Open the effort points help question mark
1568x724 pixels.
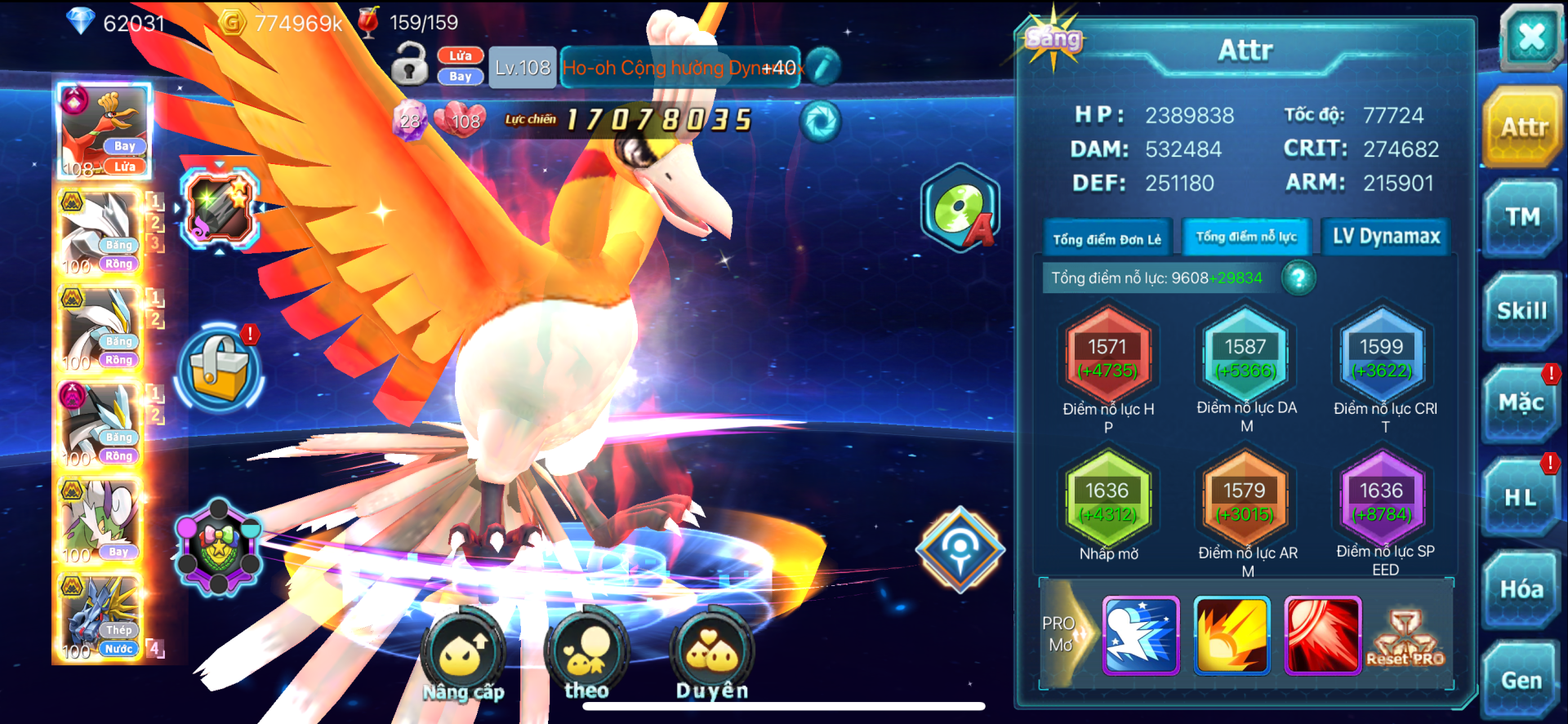[1298, 278]
